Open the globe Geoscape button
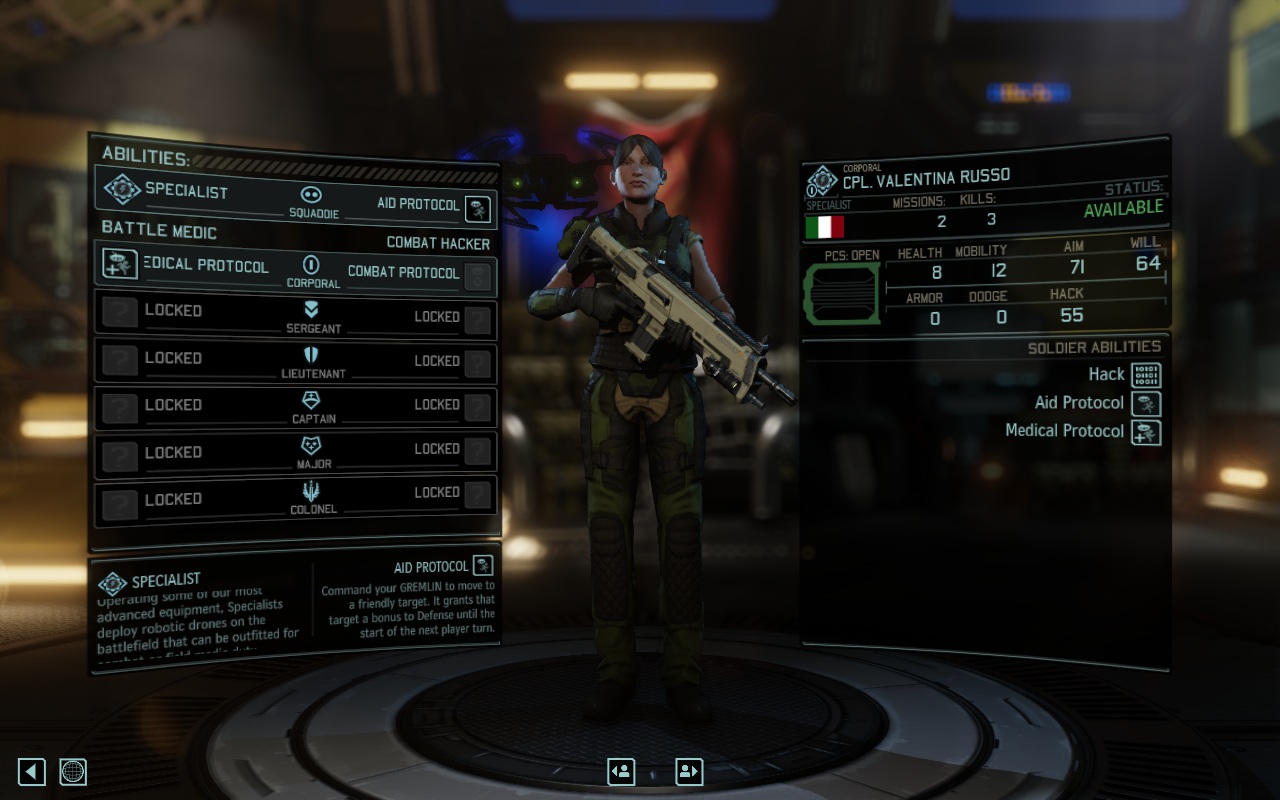This screenshot has height=800, width=1280. coord(73,771)
